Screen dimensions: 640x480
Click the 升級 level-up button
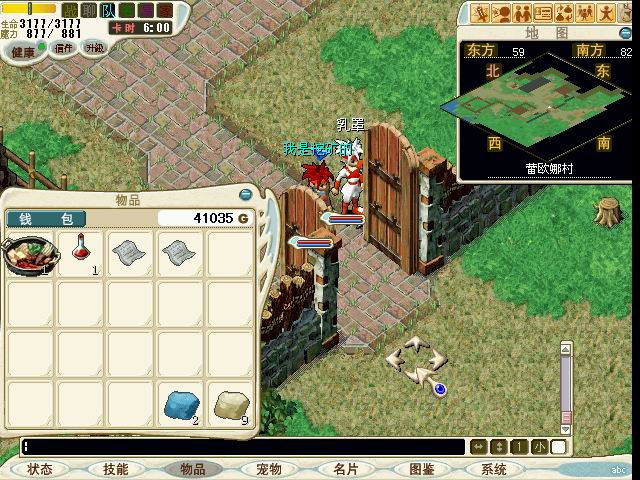point(95,48)
